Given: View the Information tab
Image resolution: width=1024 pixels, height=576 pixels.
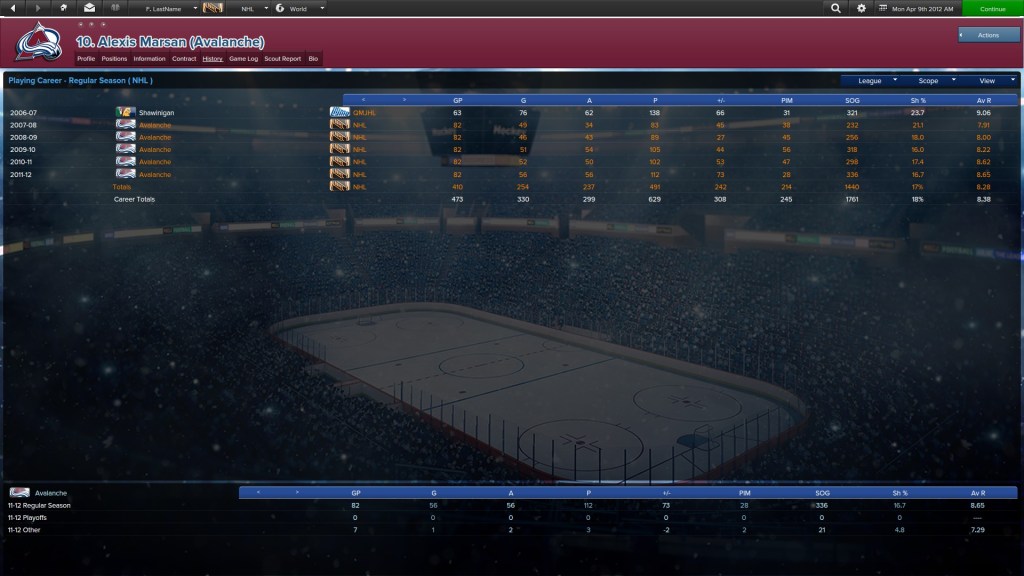Looking at the screenshot, I should (x=149, y=59).
